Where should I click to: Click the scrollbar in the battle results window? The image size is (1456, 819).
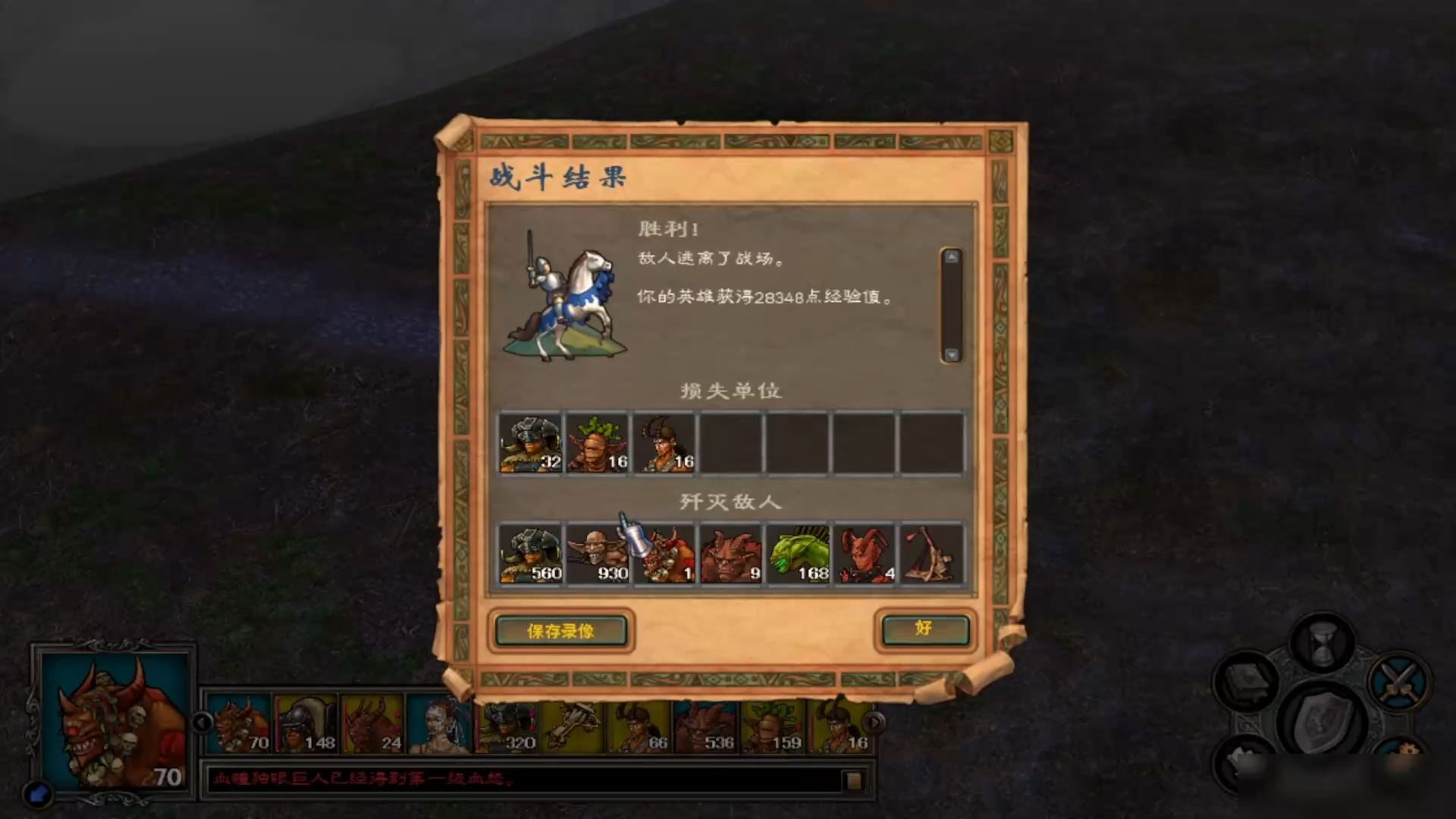pos(951,303)
